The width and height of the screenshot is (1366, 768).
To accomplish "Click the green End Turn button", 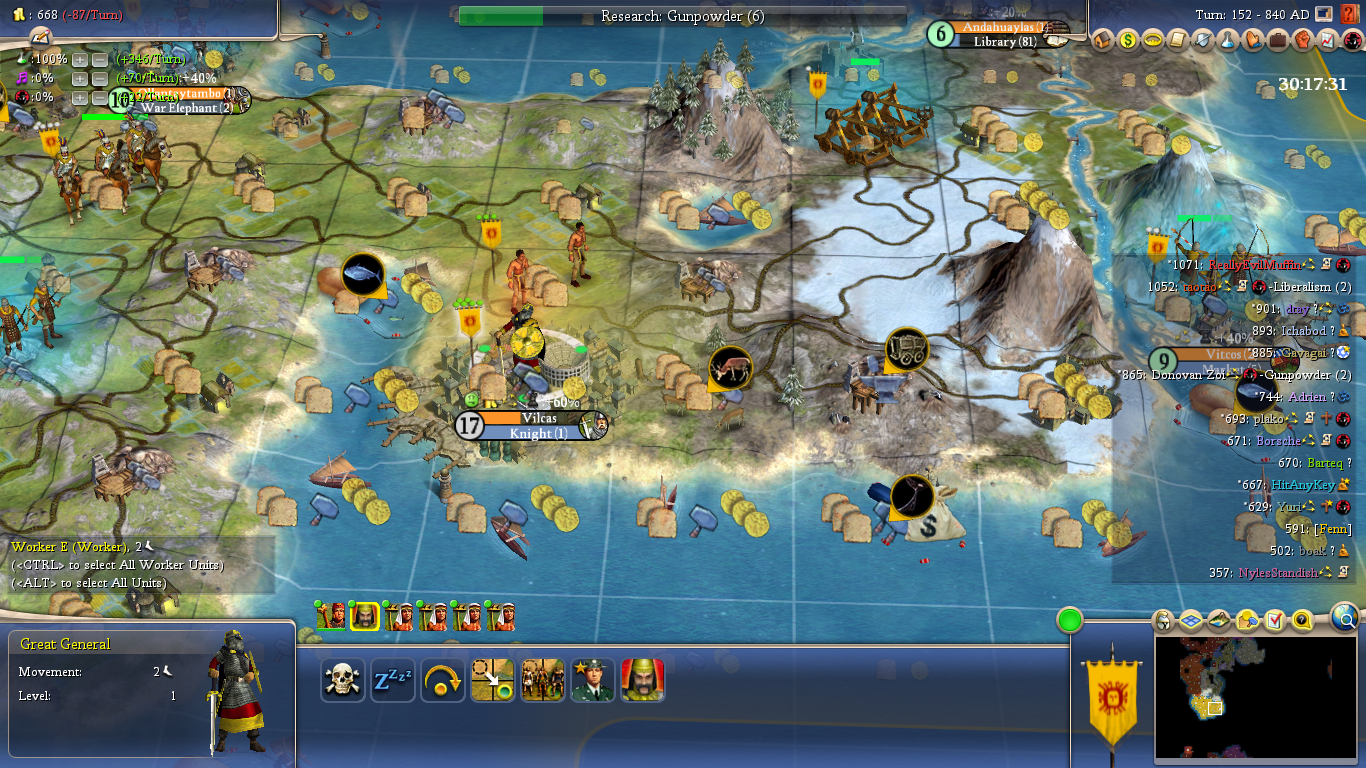I will pyautogui.click(x=1070, y=620).
